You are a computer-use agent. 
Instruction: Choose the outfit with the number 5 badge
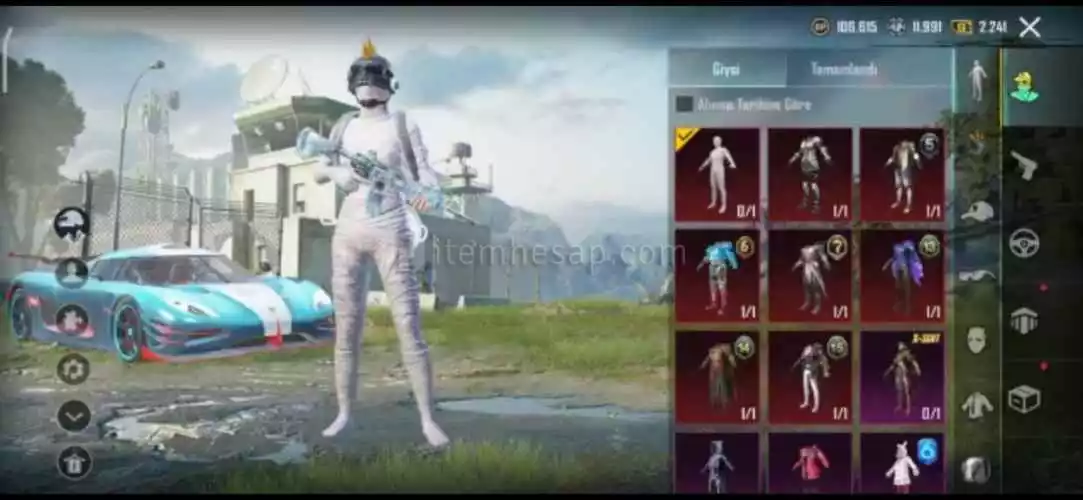coord(902,174)
